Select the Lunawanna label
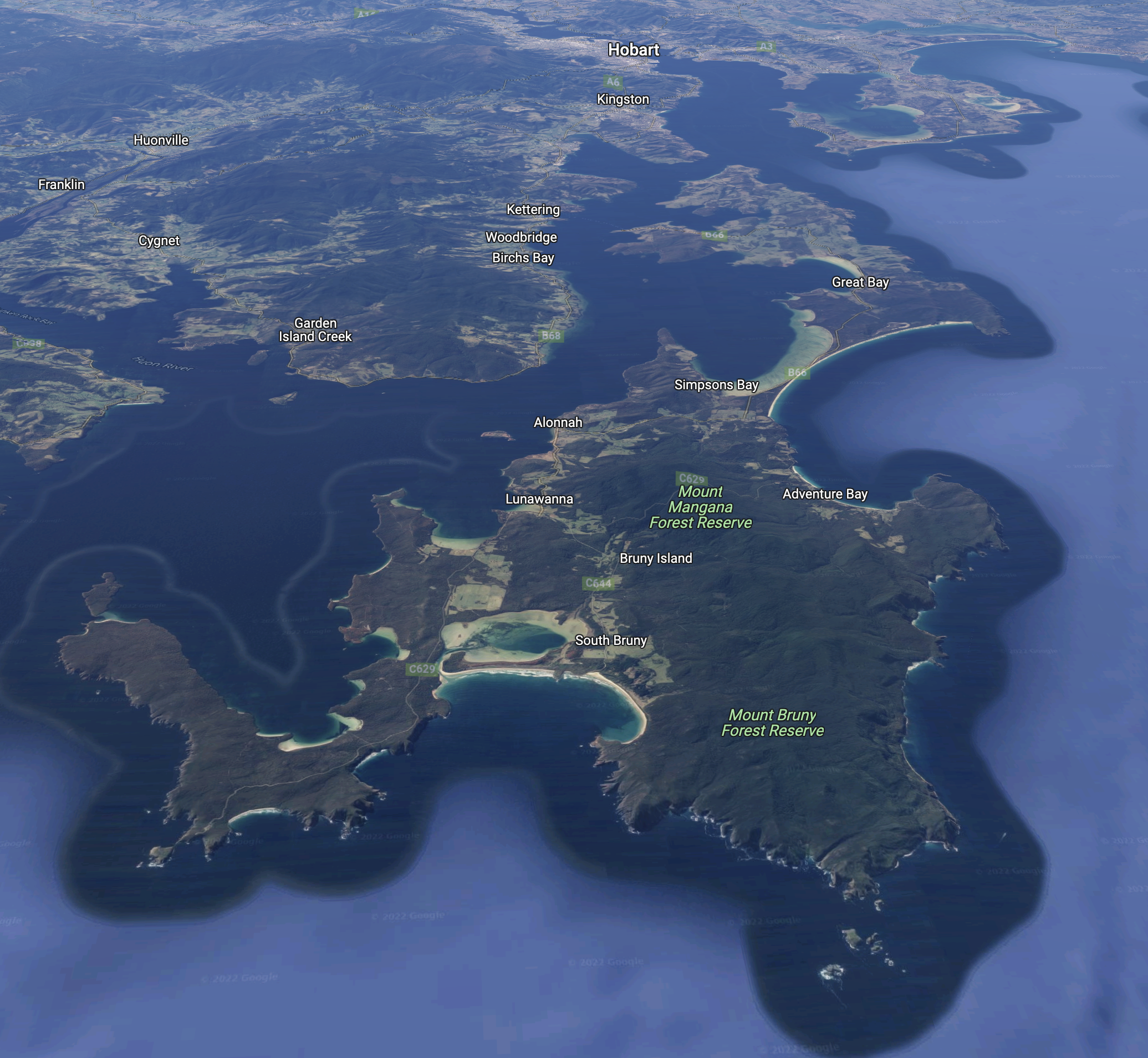Viewport: 1148px width, 1058px height. pyautogui.click(x=538, y=499)
